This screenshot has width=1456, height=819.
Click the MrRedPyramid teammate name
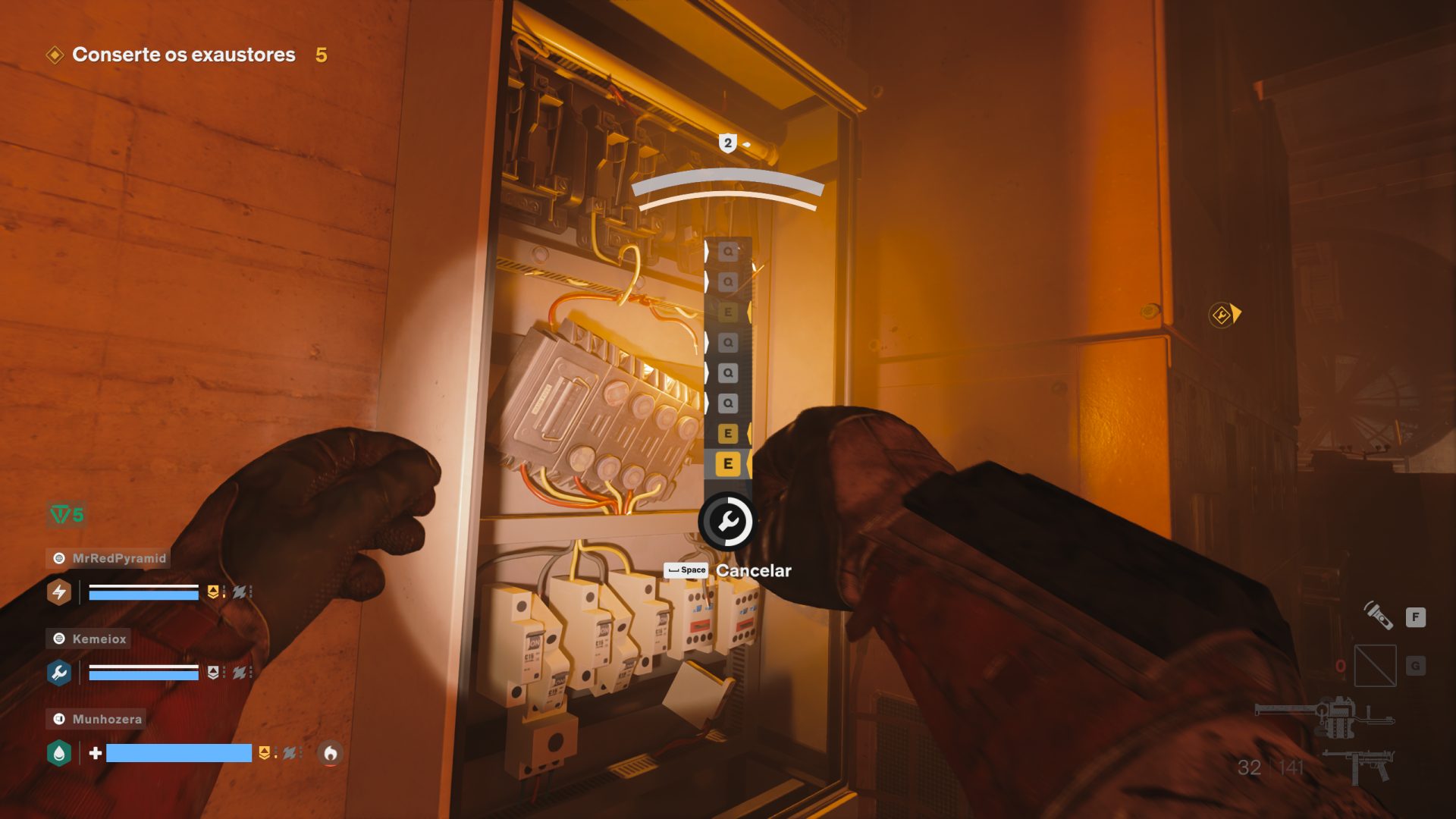[118, 558]
